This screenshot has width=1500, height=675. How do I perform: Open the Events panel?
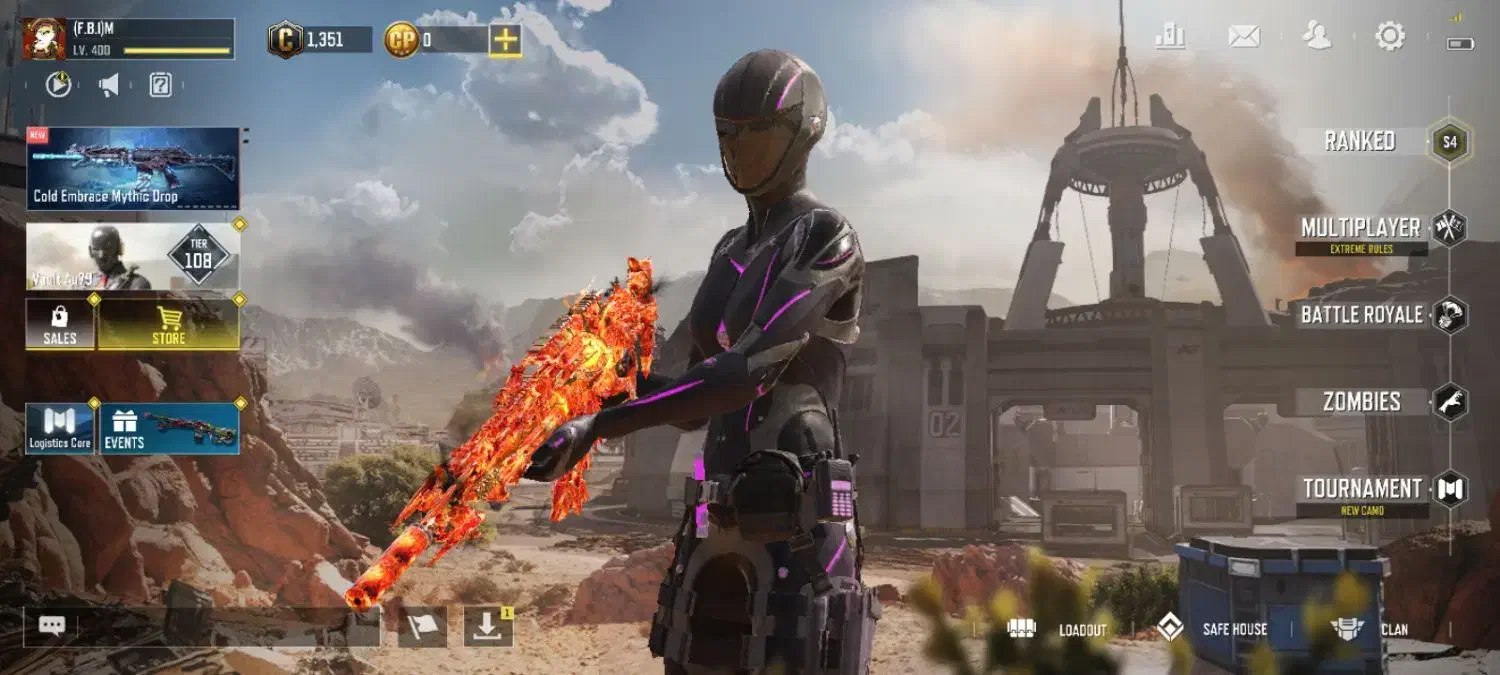[x=168, y=429]
